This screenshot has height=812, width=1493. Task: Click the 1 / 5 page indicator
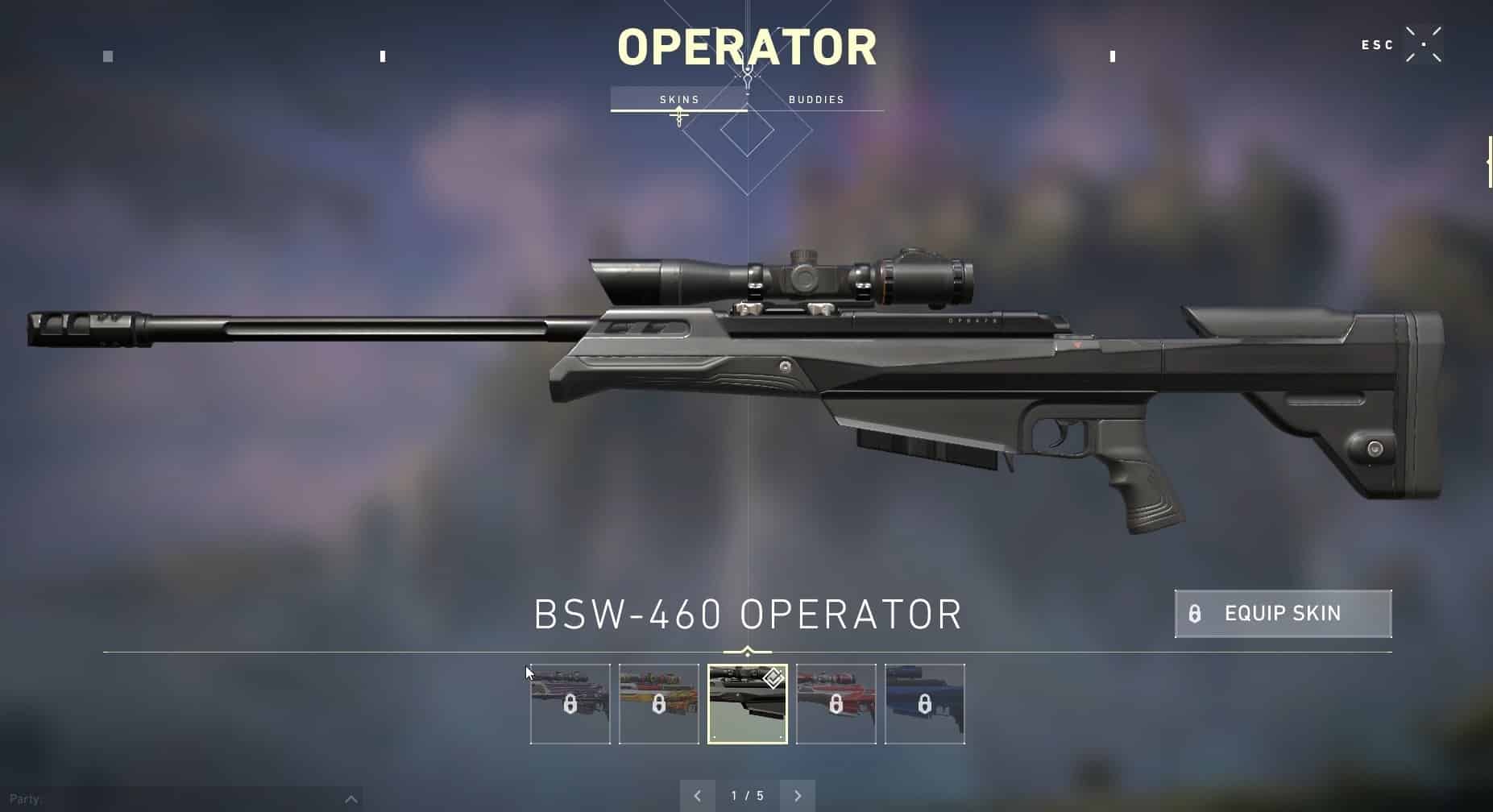click(x=748, y=795)
